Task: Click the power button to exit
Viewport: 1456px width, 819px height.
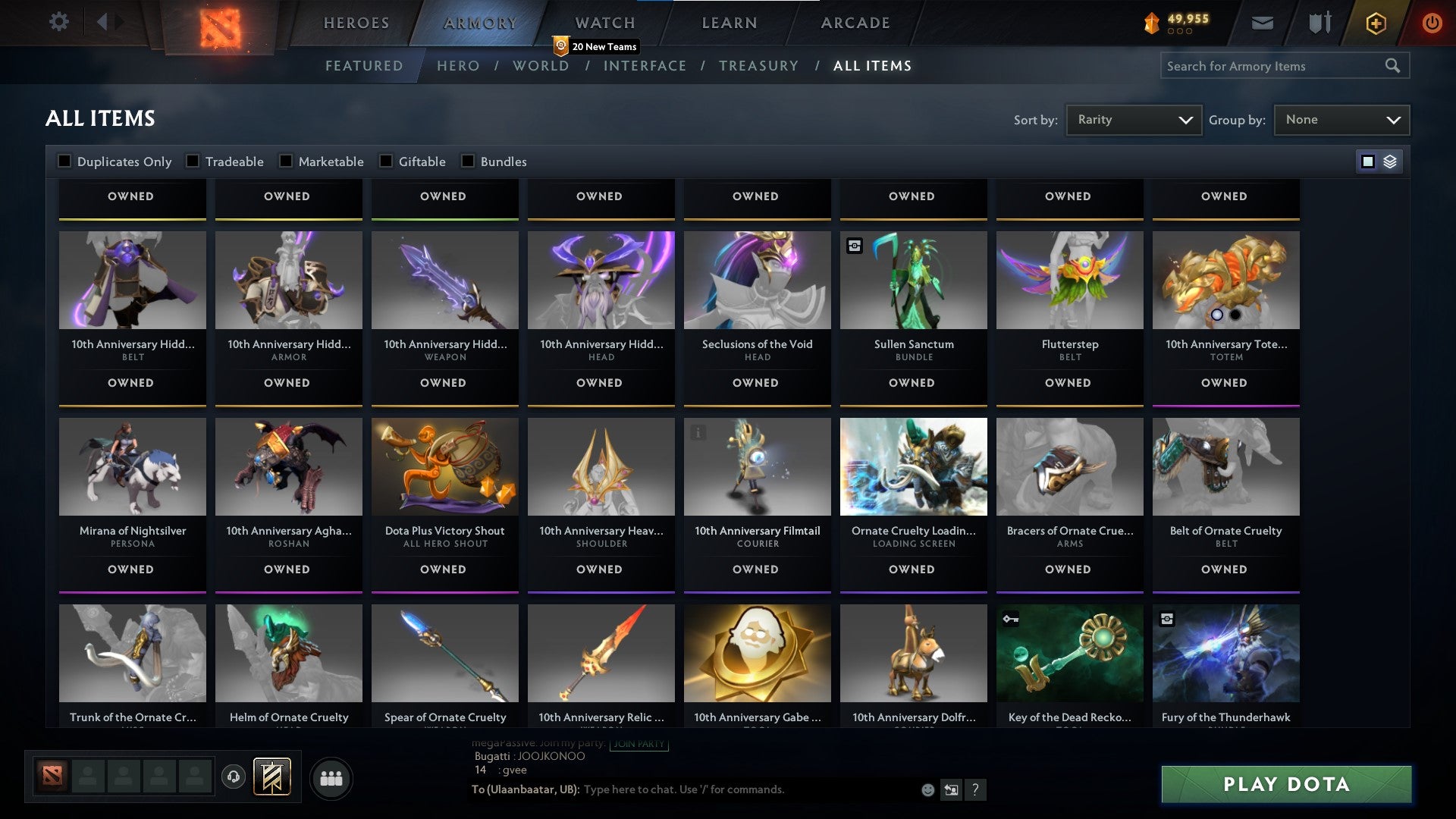Action: [1432, 23]
